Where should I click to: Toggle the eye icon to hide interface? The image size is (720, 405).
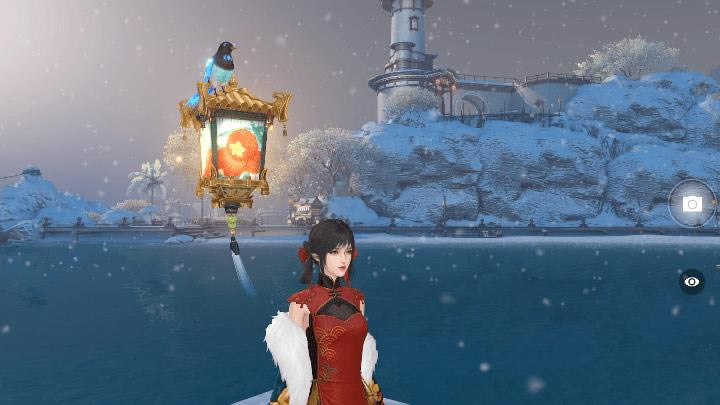[x=692, y=282]
